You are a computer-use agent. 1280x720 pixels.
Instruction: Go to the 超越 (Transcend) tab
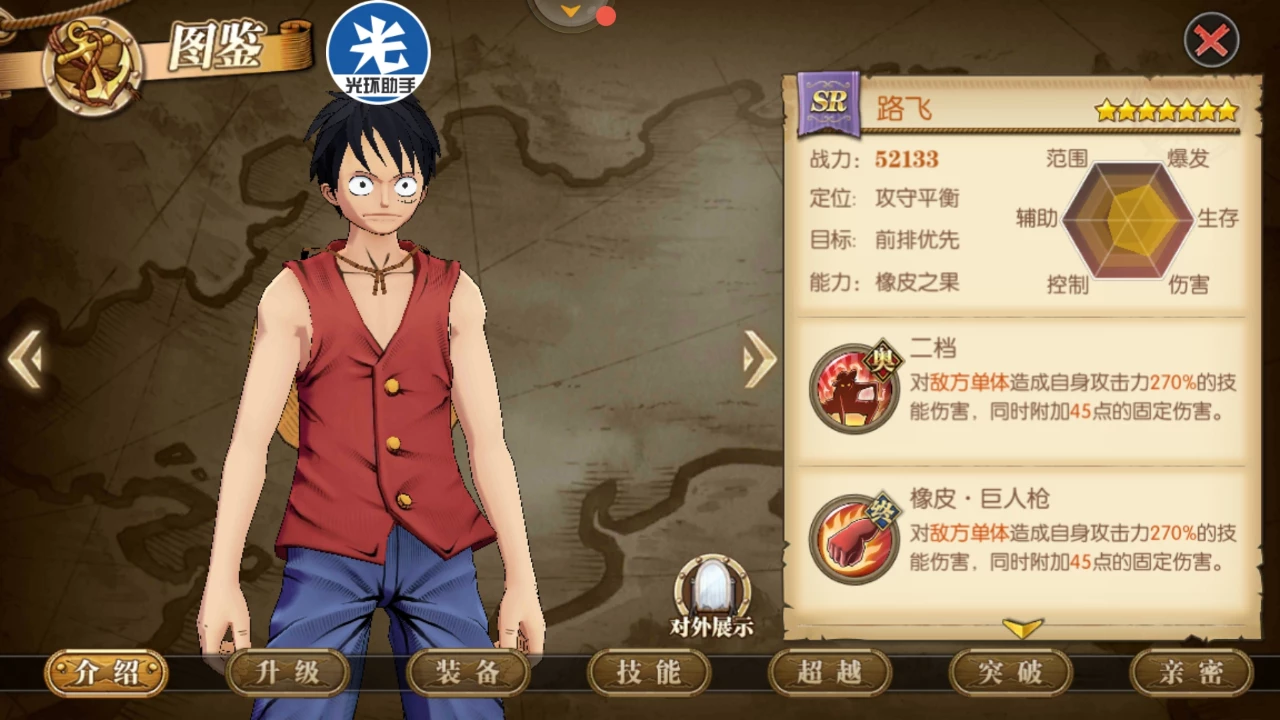829,673
